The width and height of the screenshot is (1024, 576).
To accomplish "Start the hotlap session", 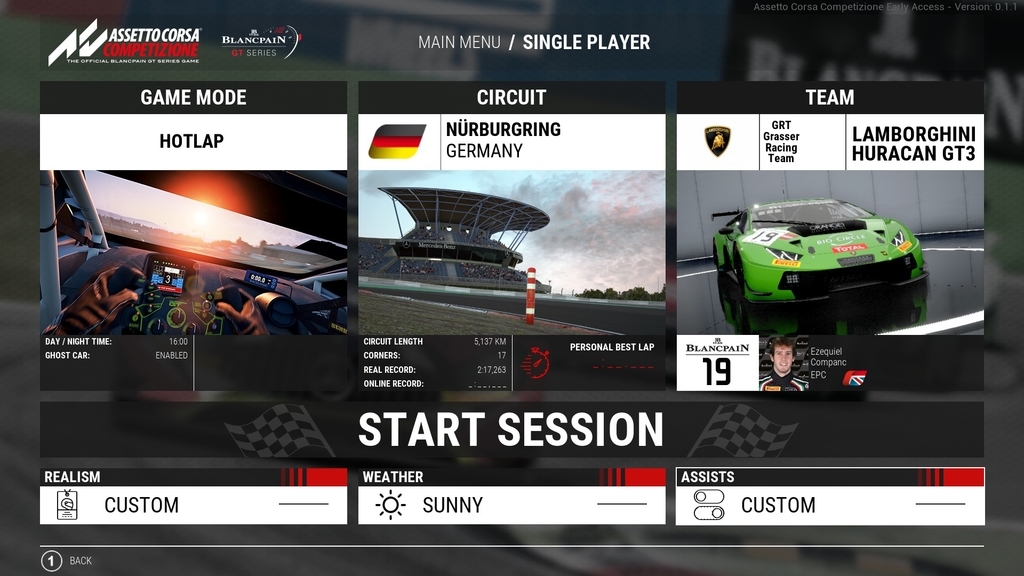I will 511,430.
